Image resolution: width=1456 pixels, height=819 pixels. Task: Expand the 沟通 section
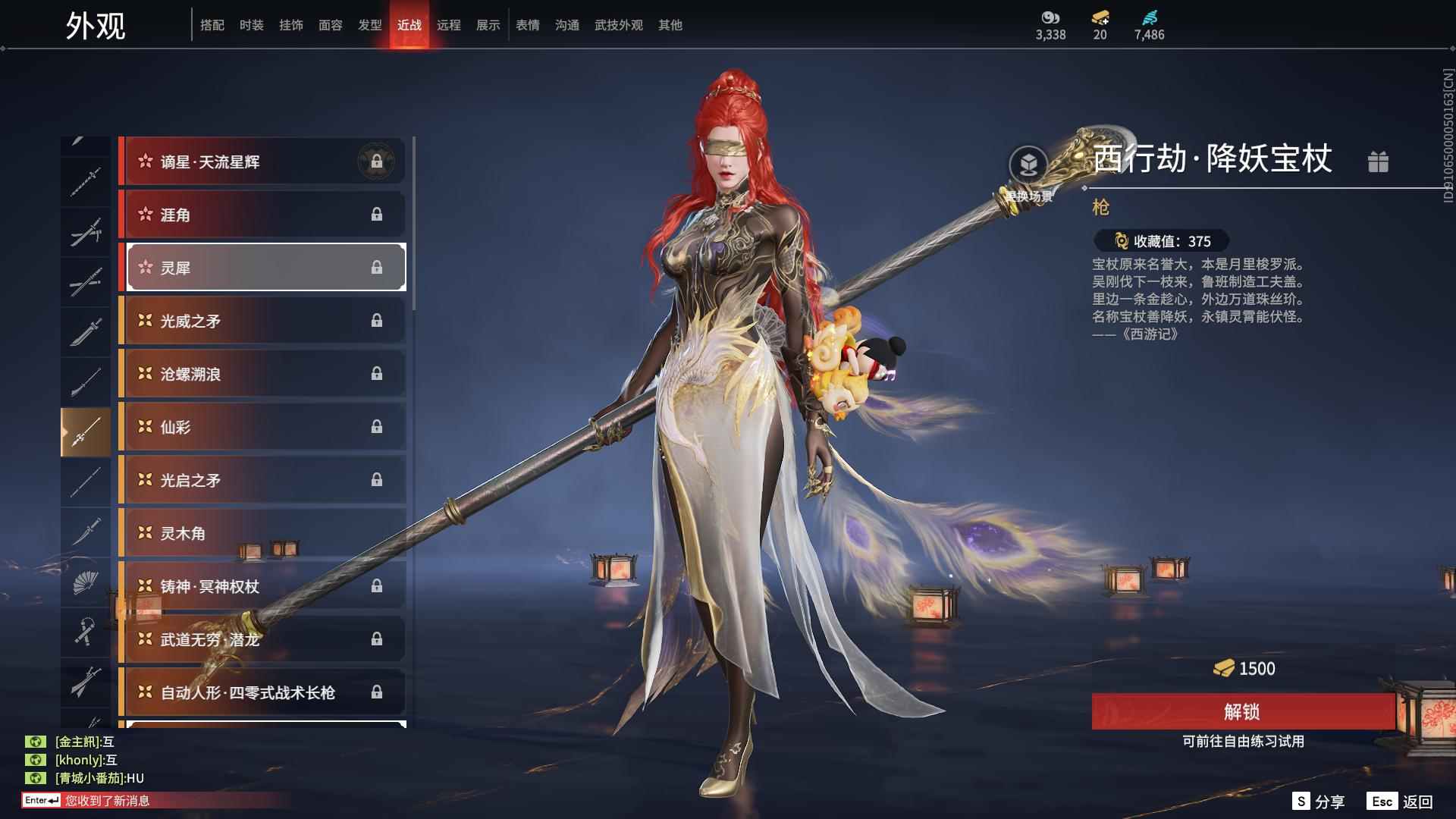tap(566, 25)
